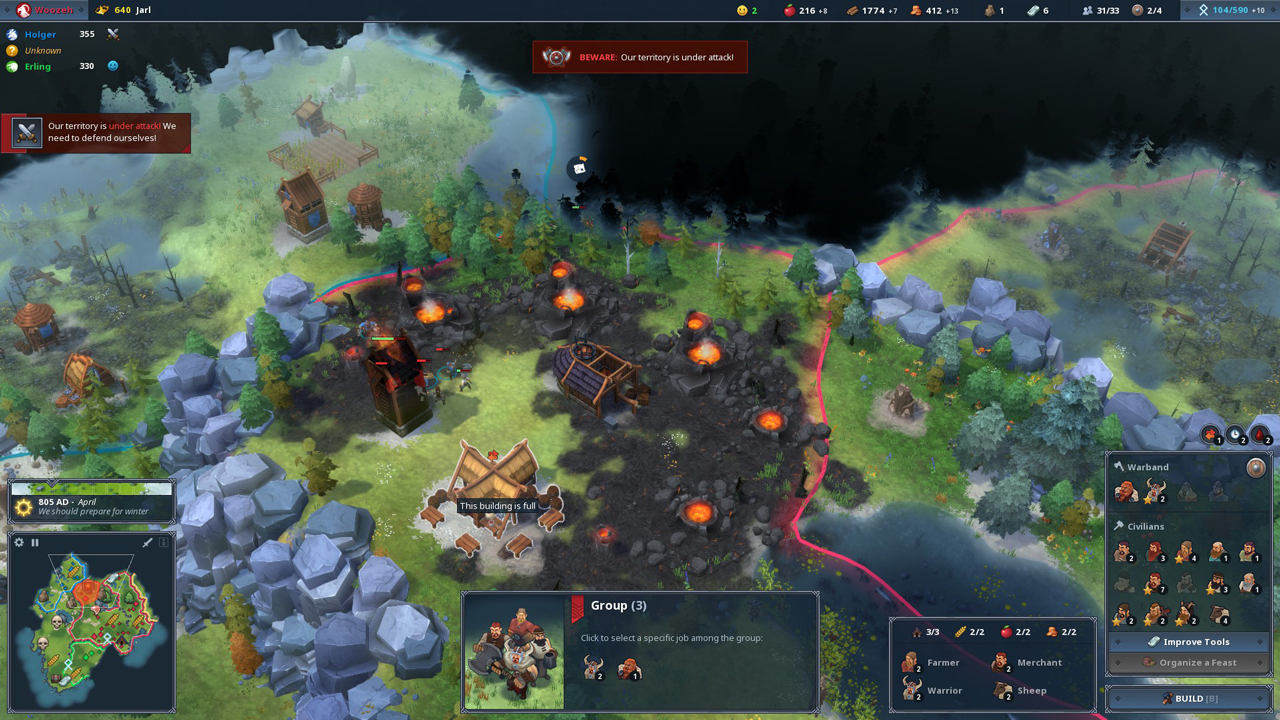This screenshot has width=1280, height=720.
Task: Select player Erling in the player list
Action: 40,67
